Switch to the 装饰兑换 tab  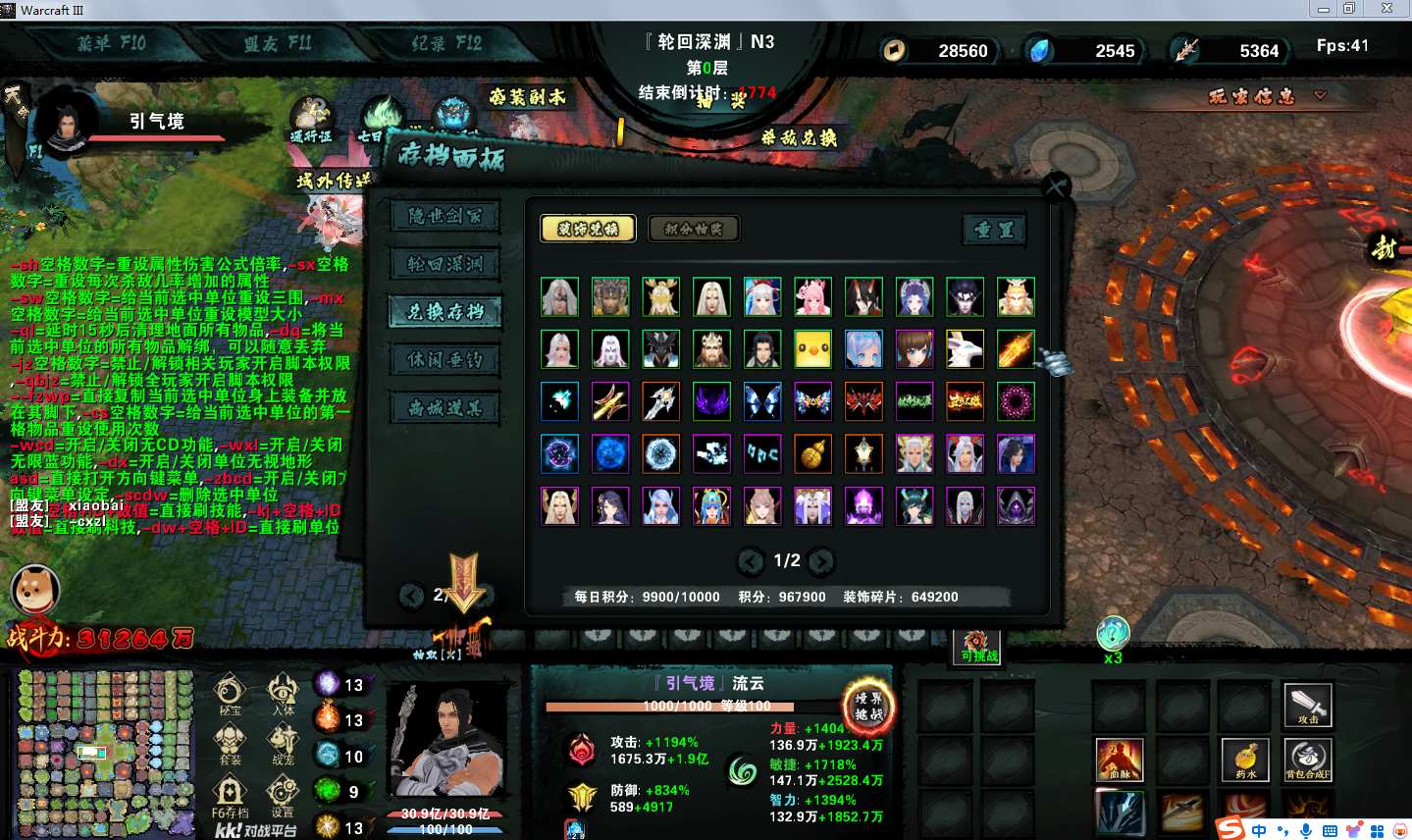pyautogui.click(x=588, y=229)
